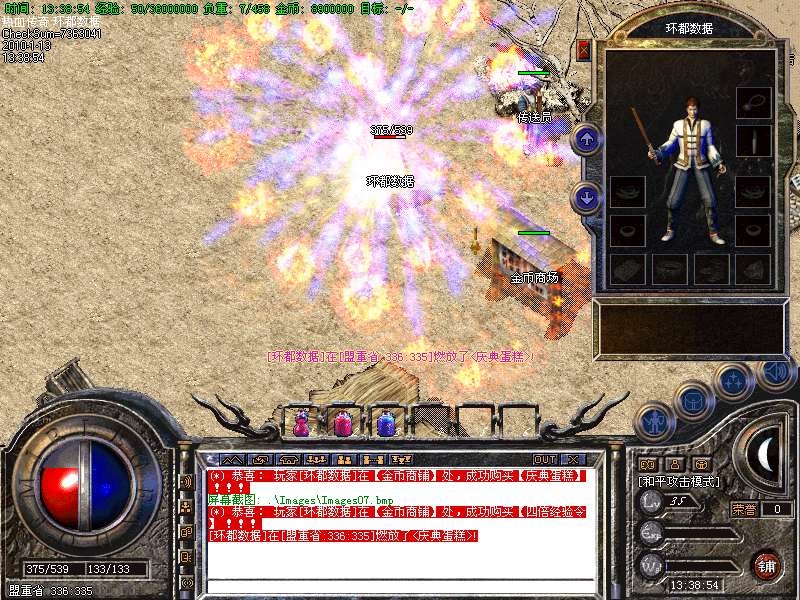Close the character equipment panel
The height and width of the screenshot is (600, 800).
584,50
